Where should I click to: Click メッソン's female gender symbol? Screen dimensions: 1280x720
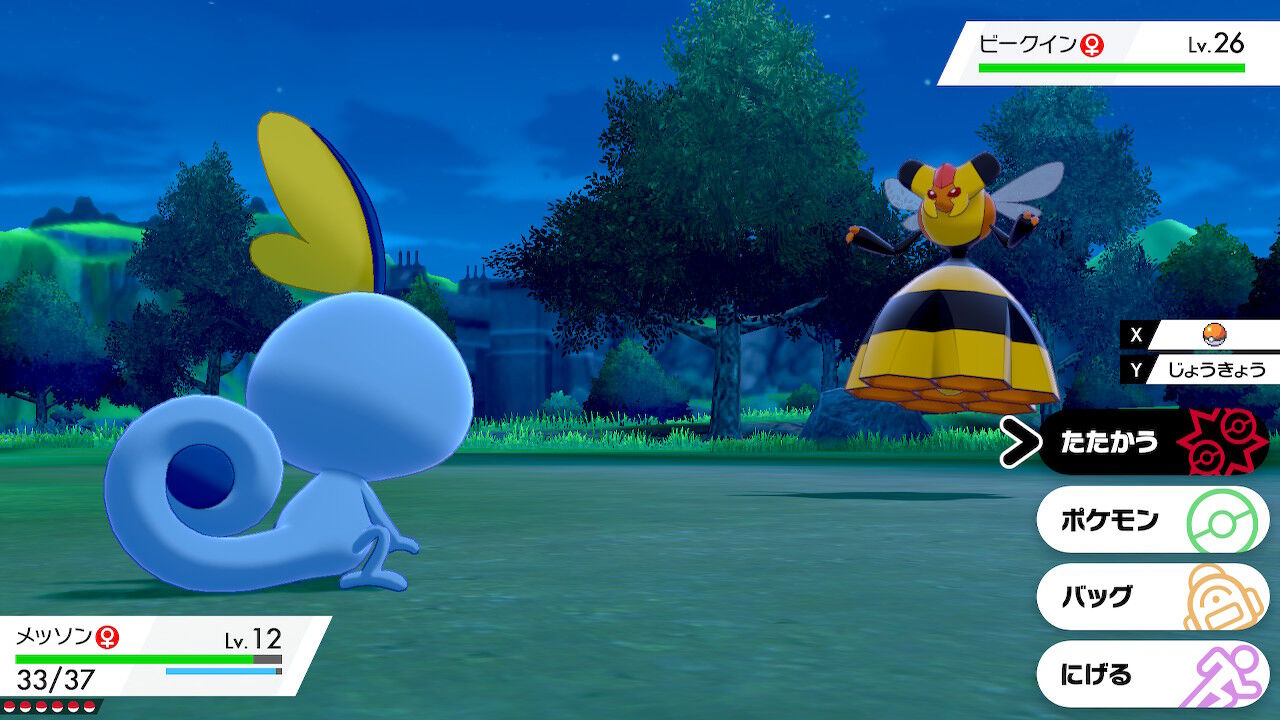pos(107,638)
